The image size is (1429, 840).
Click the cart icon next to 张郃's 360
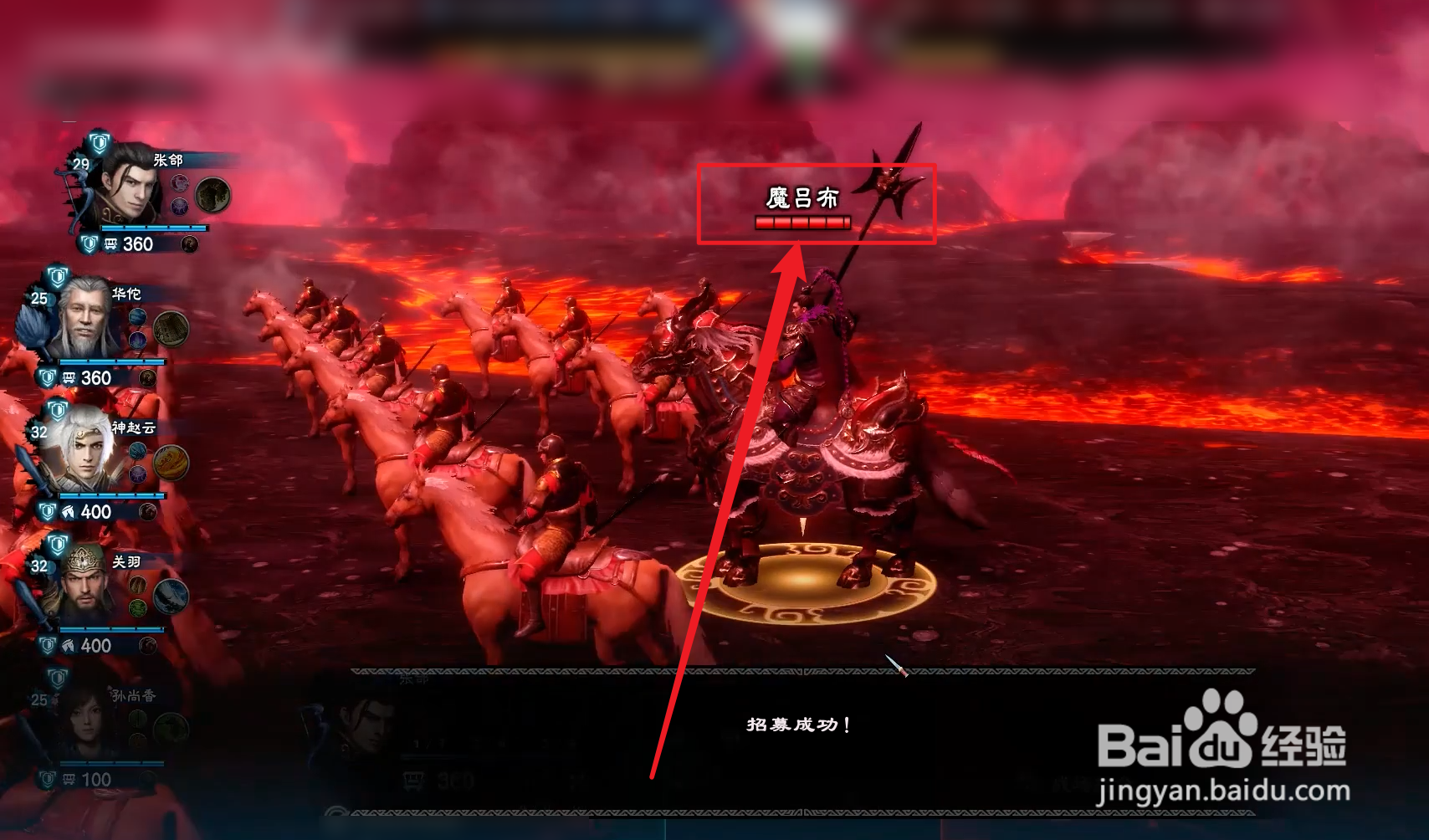[110, 244]
